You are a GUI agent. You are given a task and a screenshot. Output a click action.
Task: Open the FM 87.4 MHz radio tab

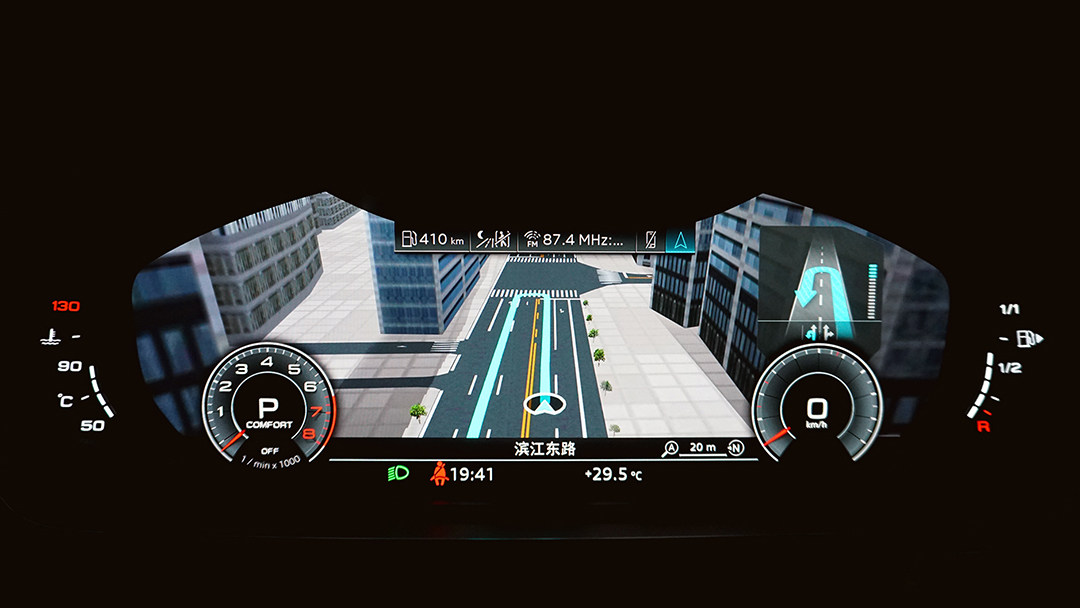pyautogui.click(x=579, y=239)
